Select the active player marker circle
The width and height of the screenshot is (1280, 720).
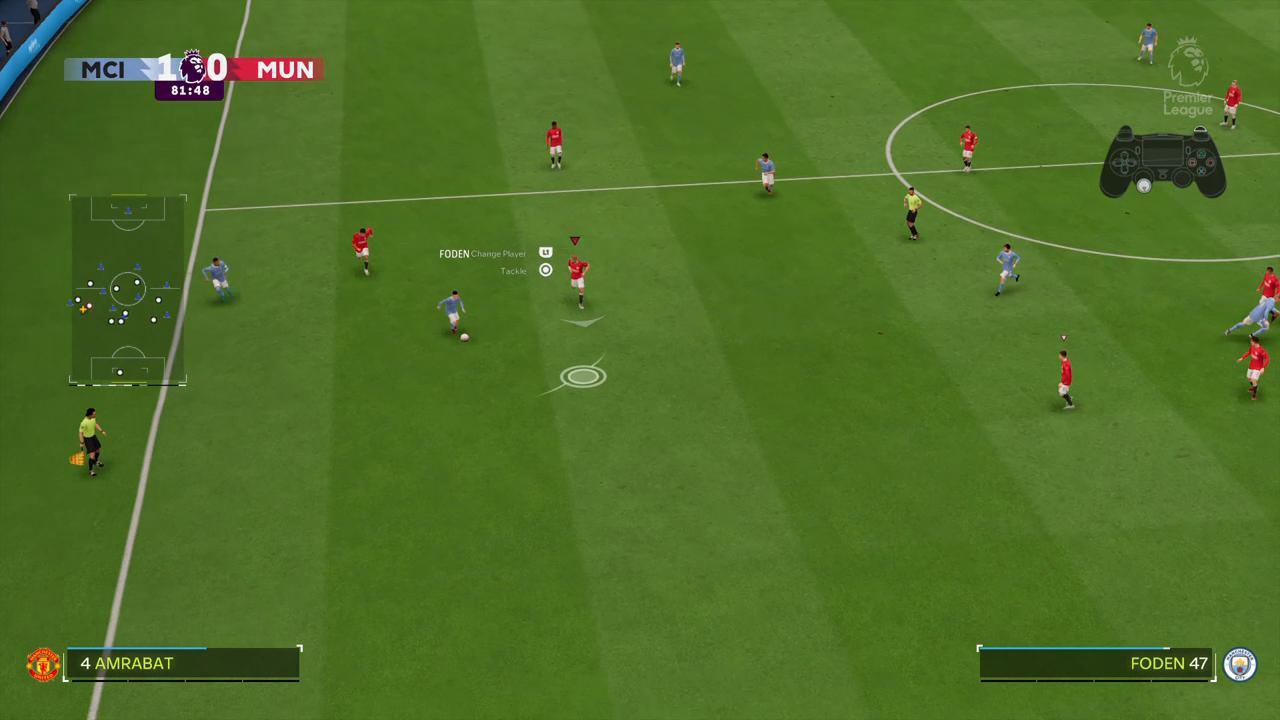click(x=583, y=375)
